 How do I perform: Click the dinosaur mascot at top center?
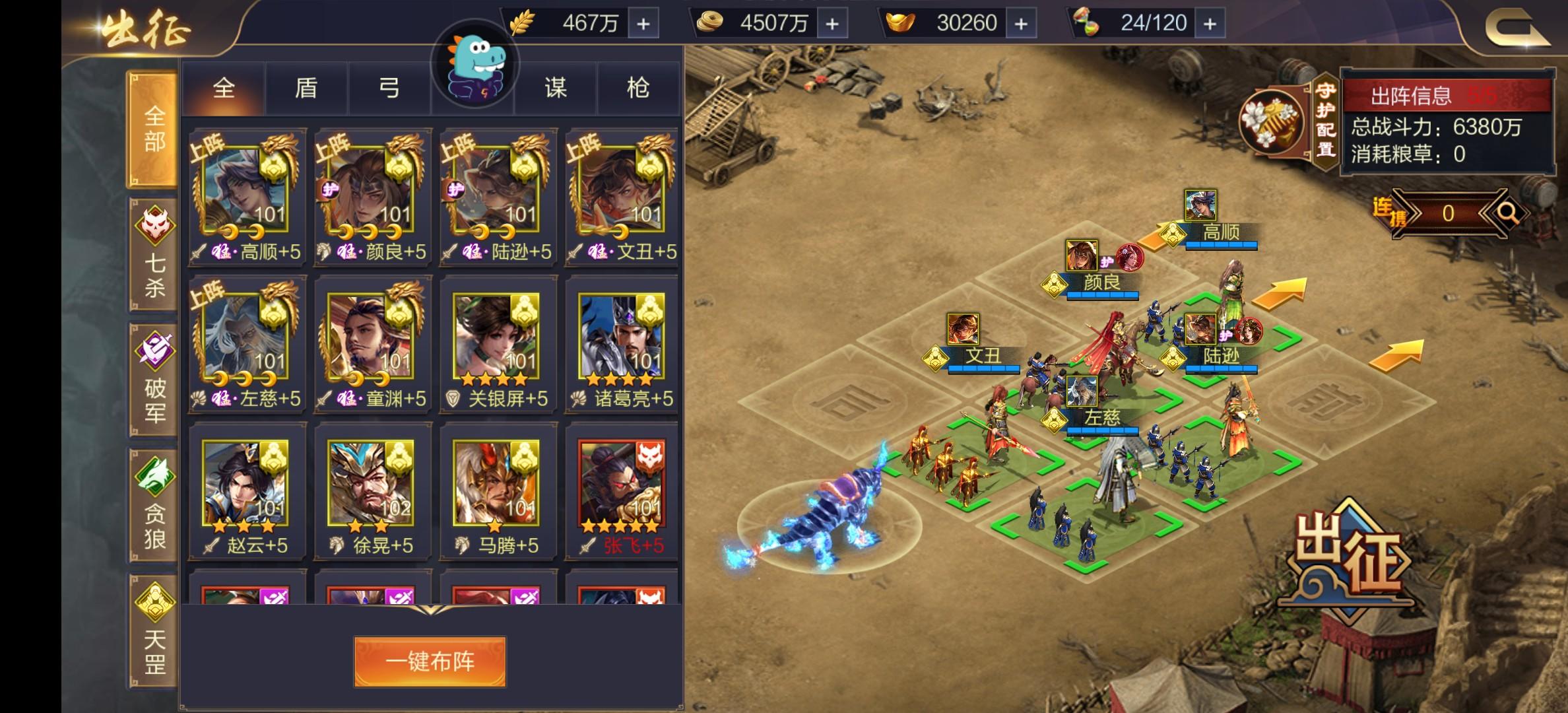coord(474,73)
